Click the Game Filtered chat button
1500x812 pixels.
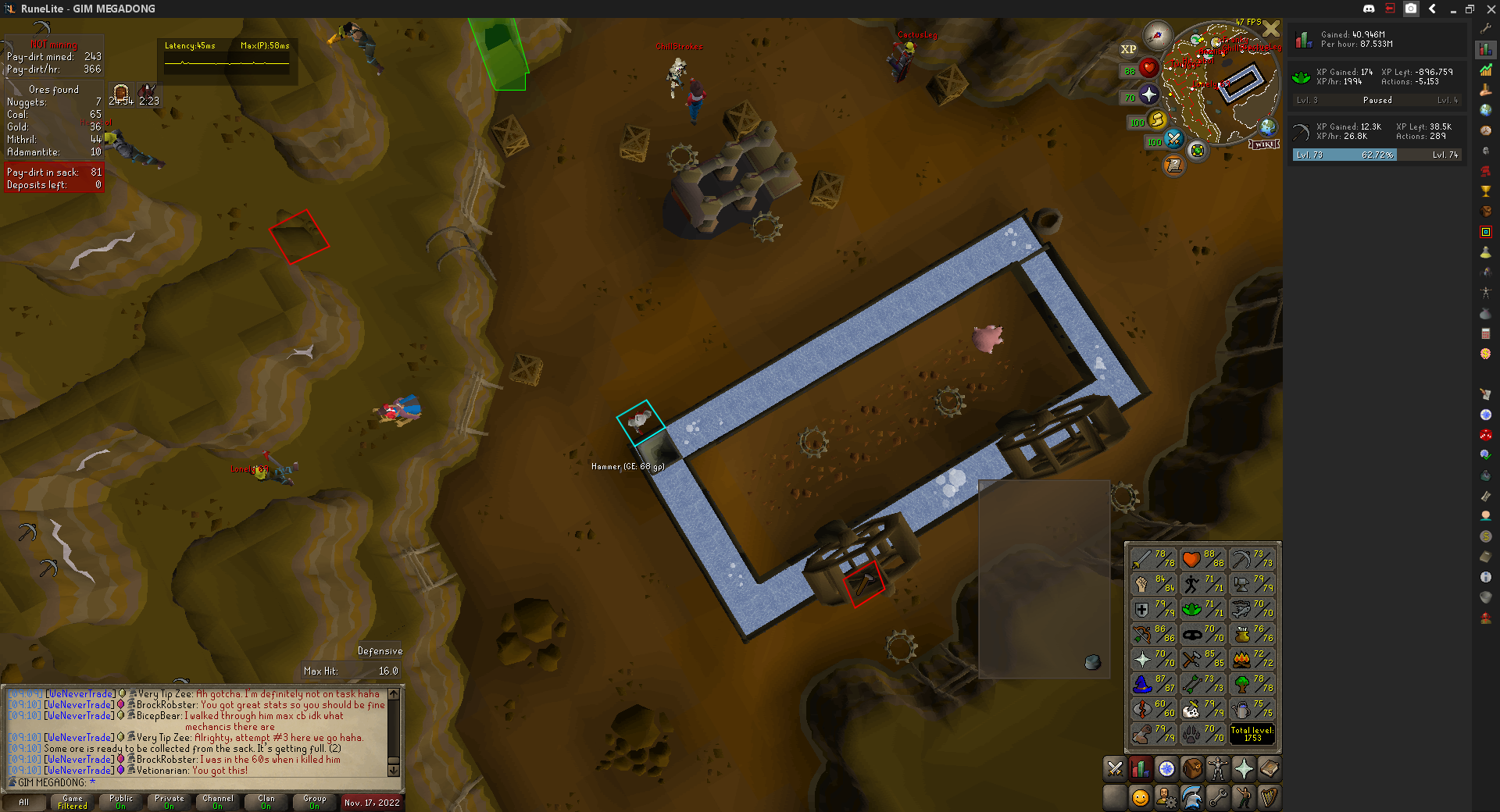(x=72, y=803)
